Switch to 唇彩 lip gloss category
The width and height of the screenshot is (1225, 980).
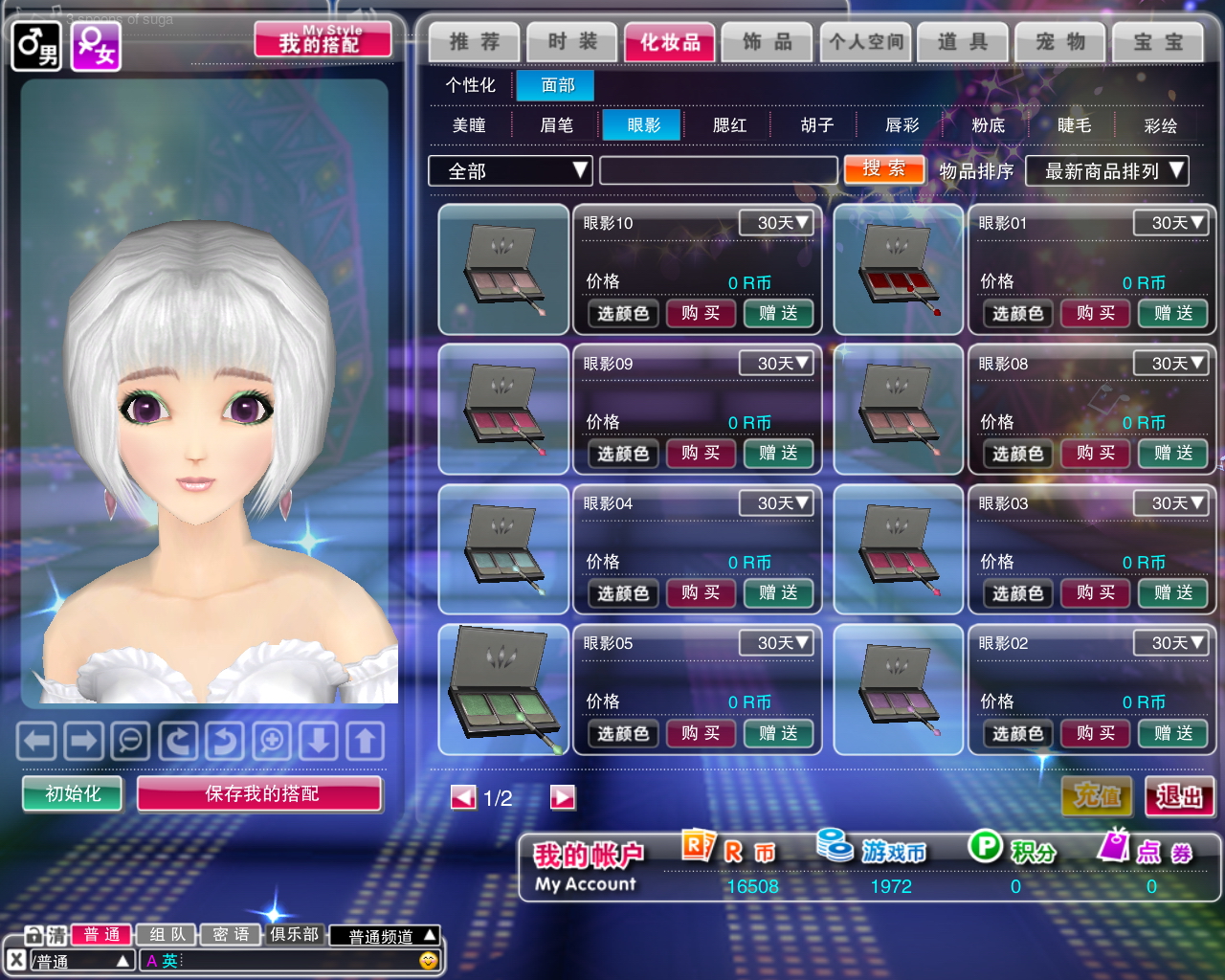pyautogui.click(x=902, y=125)
